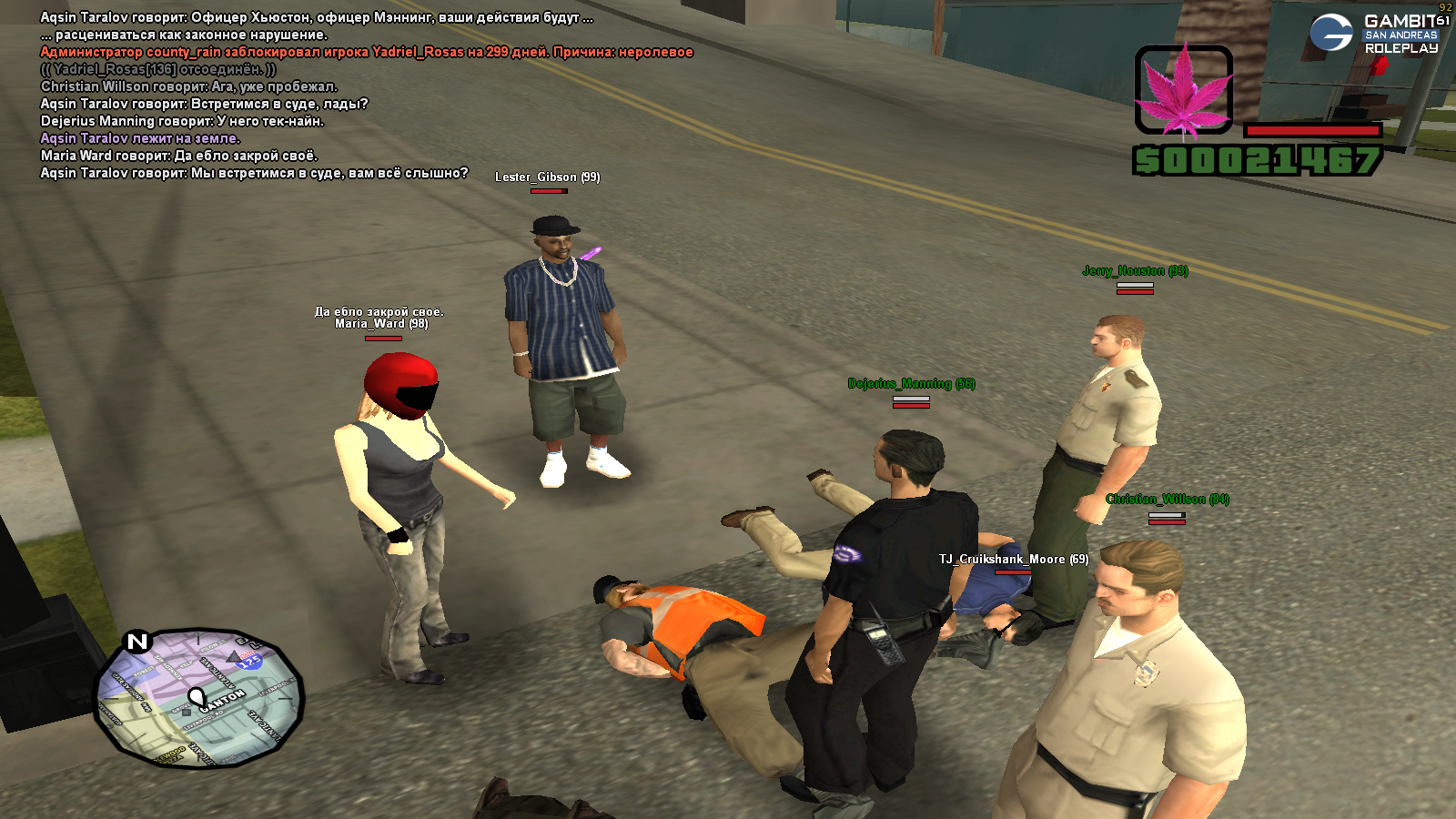Pick the Dejerius_Manning player nametag
The image size is (1456, 819).
911,384
